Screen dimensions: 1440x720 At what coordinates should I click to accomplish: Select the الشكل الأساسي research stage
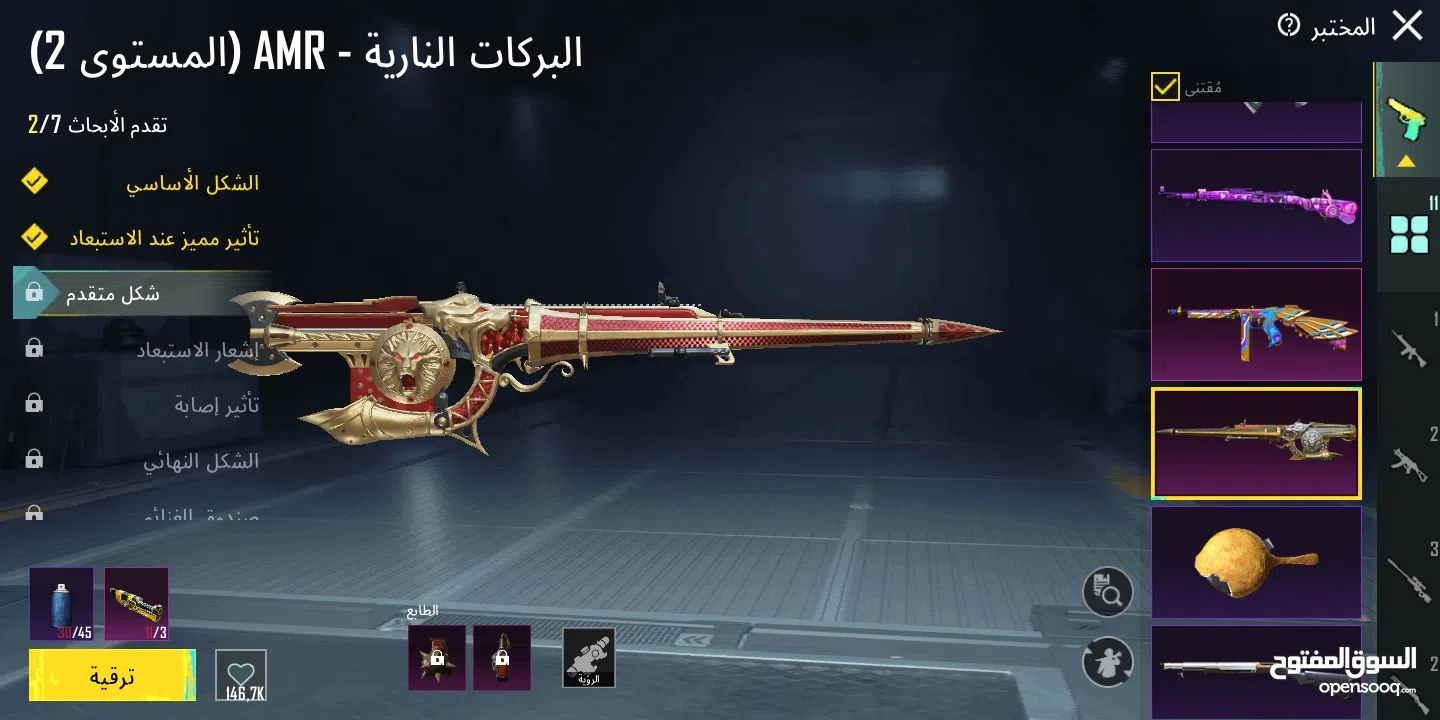click(x=195, y=183)
